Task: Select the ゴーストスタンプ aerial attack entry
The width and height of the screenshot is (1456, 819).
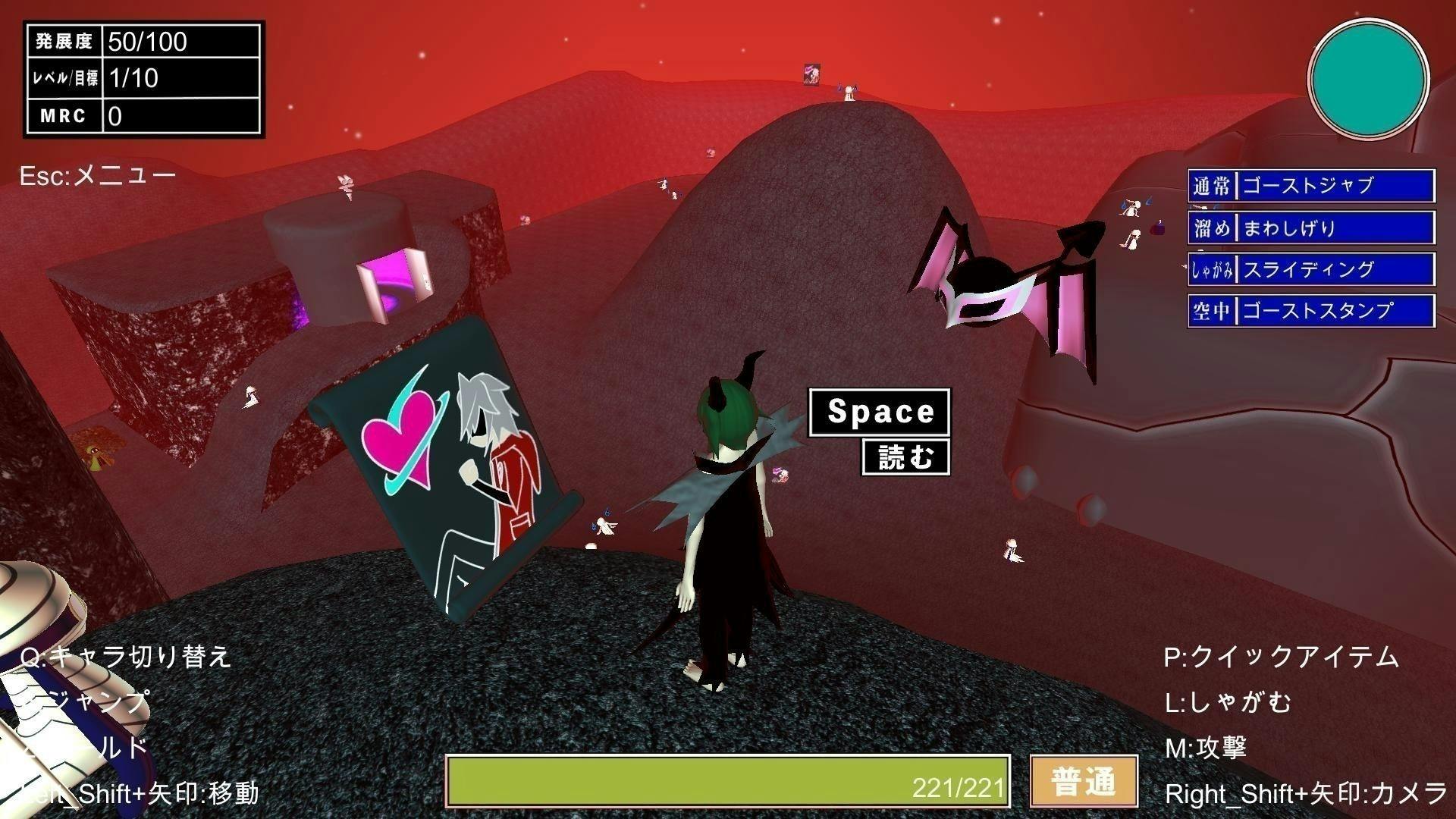Action: click(1310, 311)
